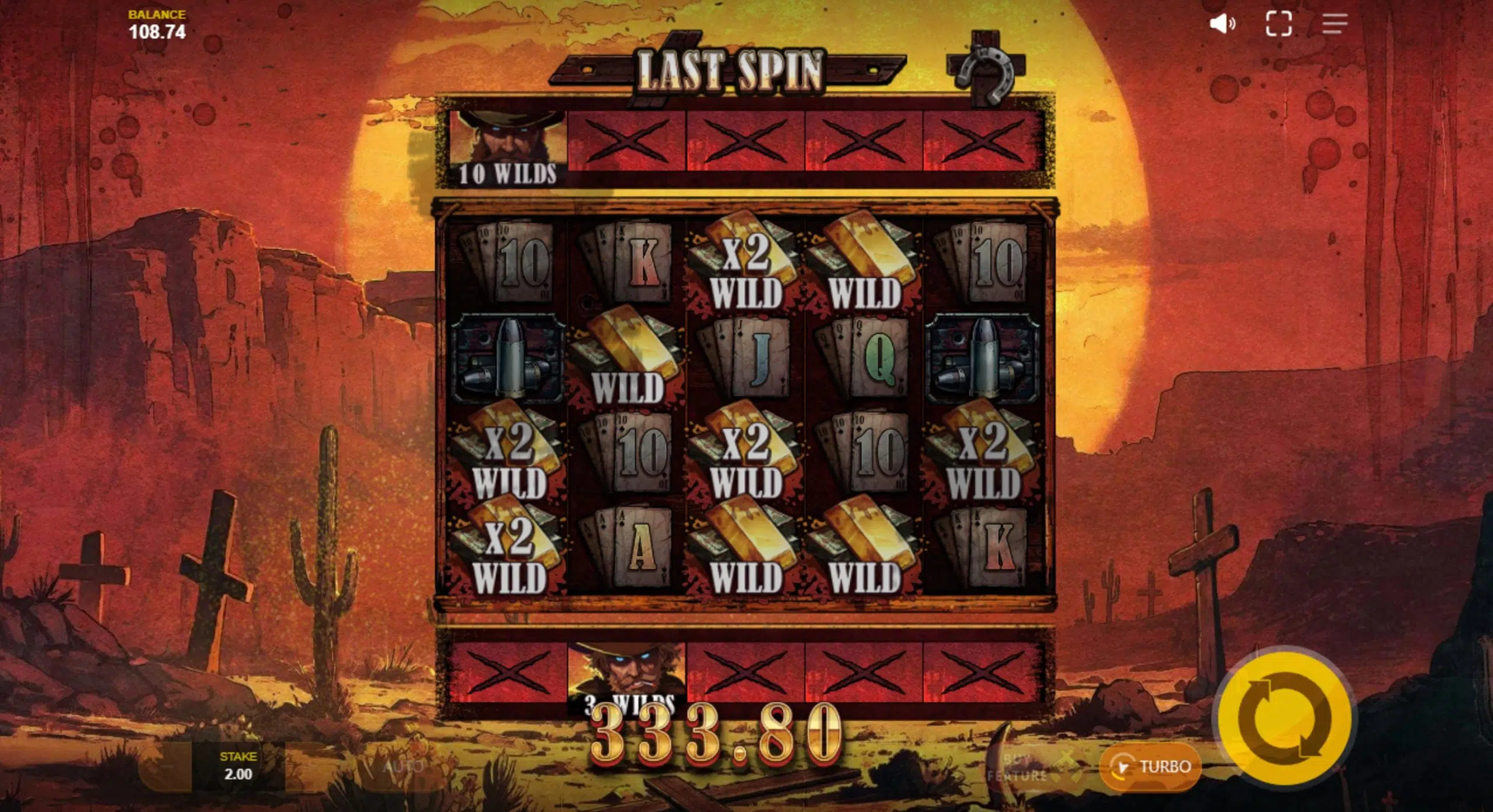This screenshot has height=812, width=1493.
Task: Start Auto spin mode
Action: point(402,766)
